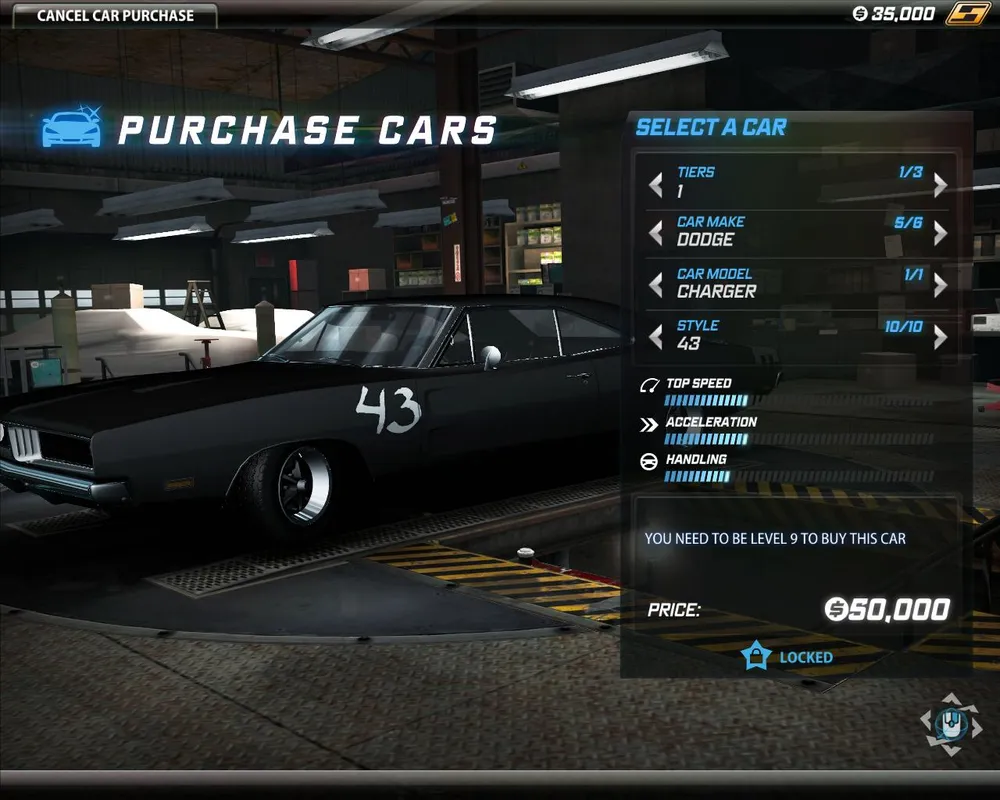Switch to the previous tier
Screen dimensions: 1000x800
point(656,185)
